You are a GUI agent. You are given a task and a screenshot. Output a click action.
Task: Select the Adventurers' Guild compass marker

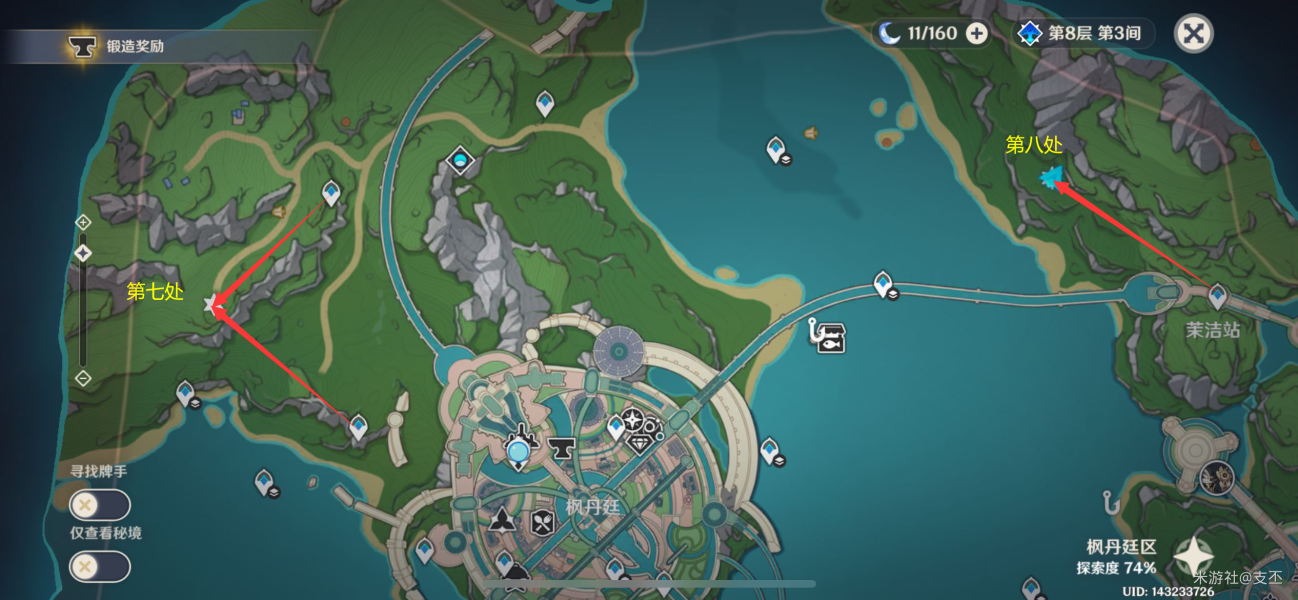pyautogui.click(x=632, y=420)
